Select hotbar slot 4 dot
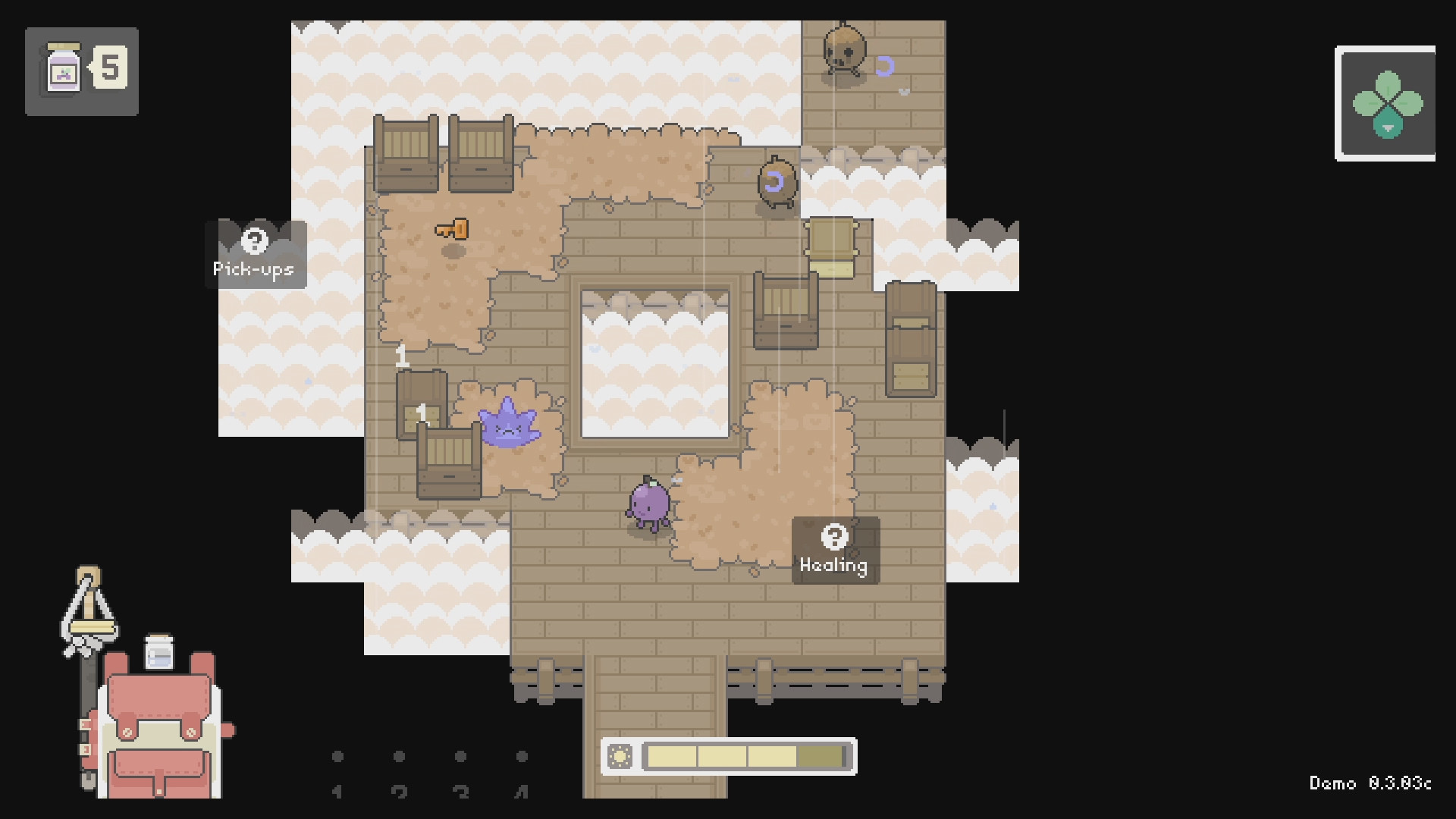The width and height of the screenshot is (1456, 819). coord(521,756)
